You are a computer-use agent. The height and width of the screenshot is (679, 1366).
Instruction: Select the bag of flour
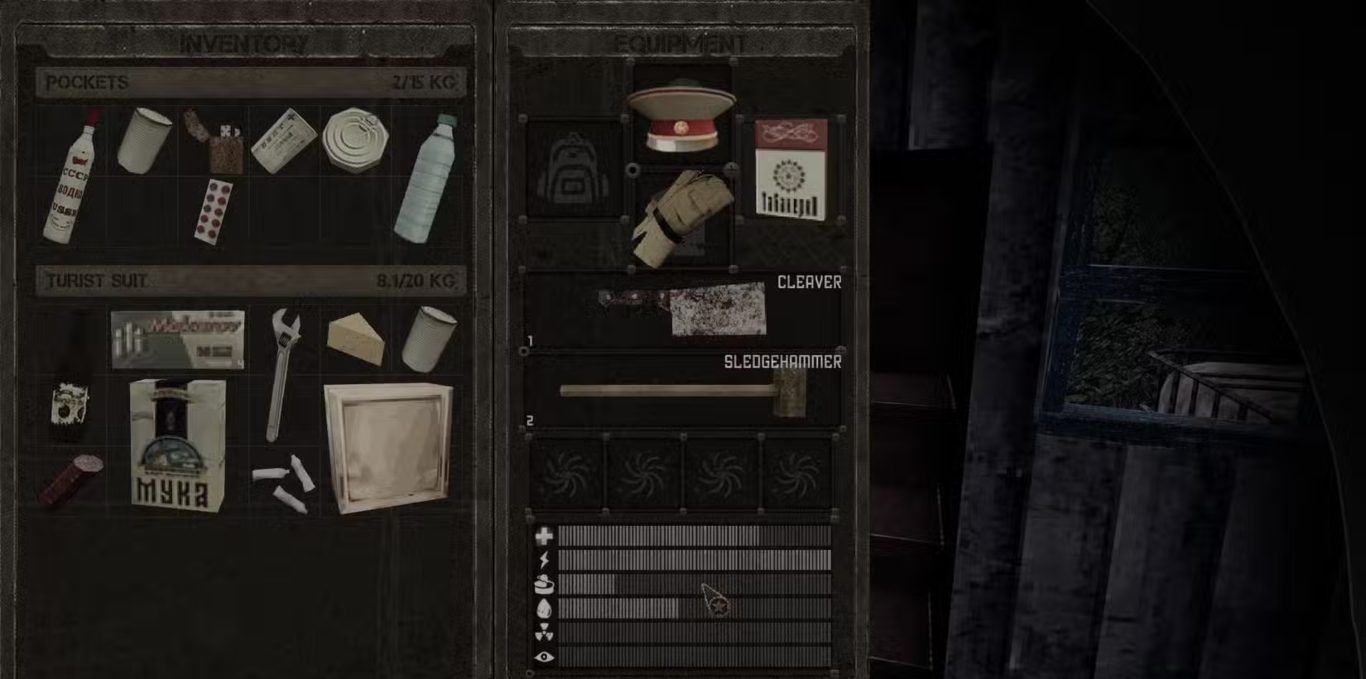177,444
